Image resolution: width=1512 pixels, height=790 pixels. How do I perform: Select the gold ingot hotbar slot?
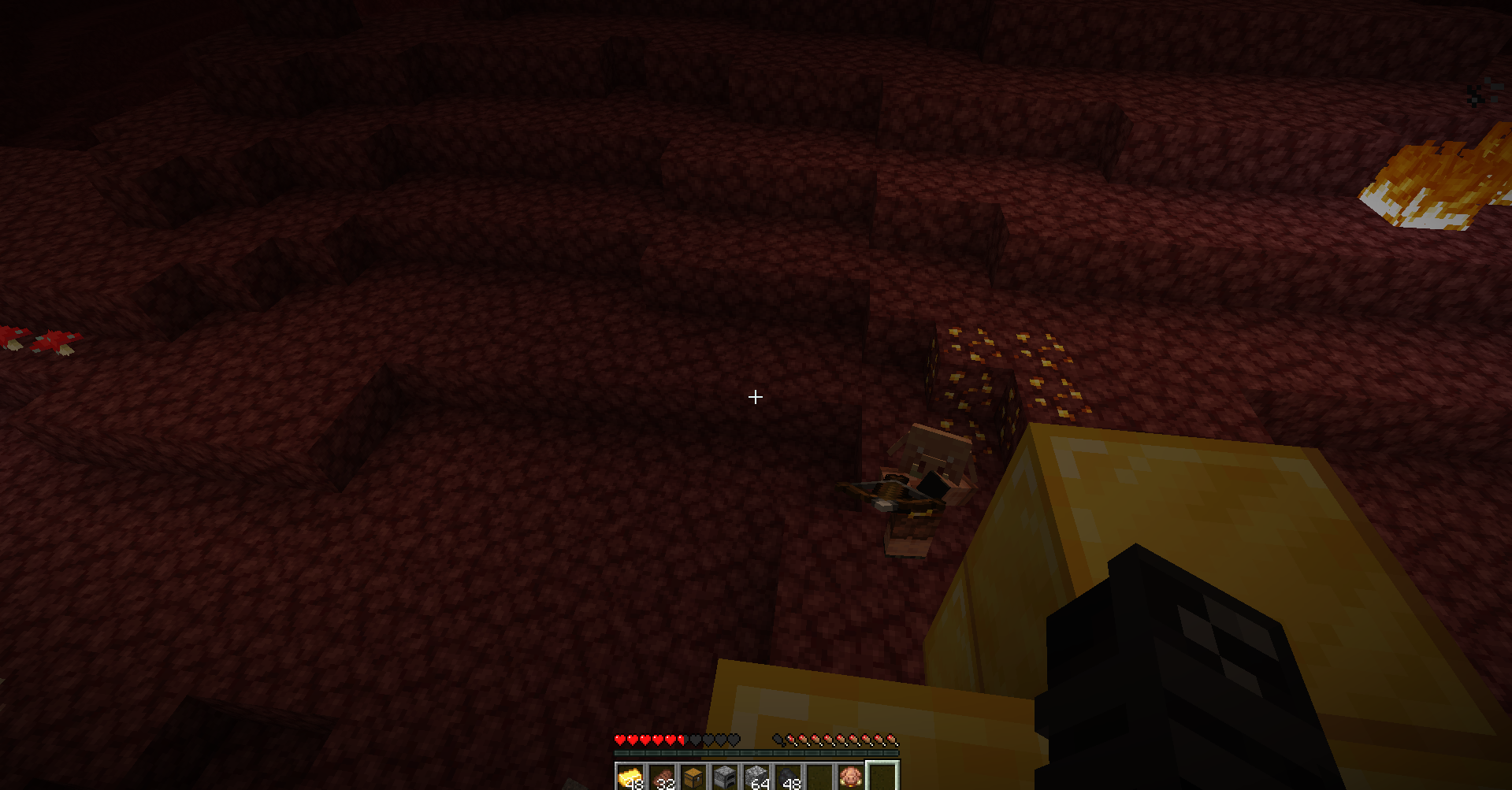629,777
